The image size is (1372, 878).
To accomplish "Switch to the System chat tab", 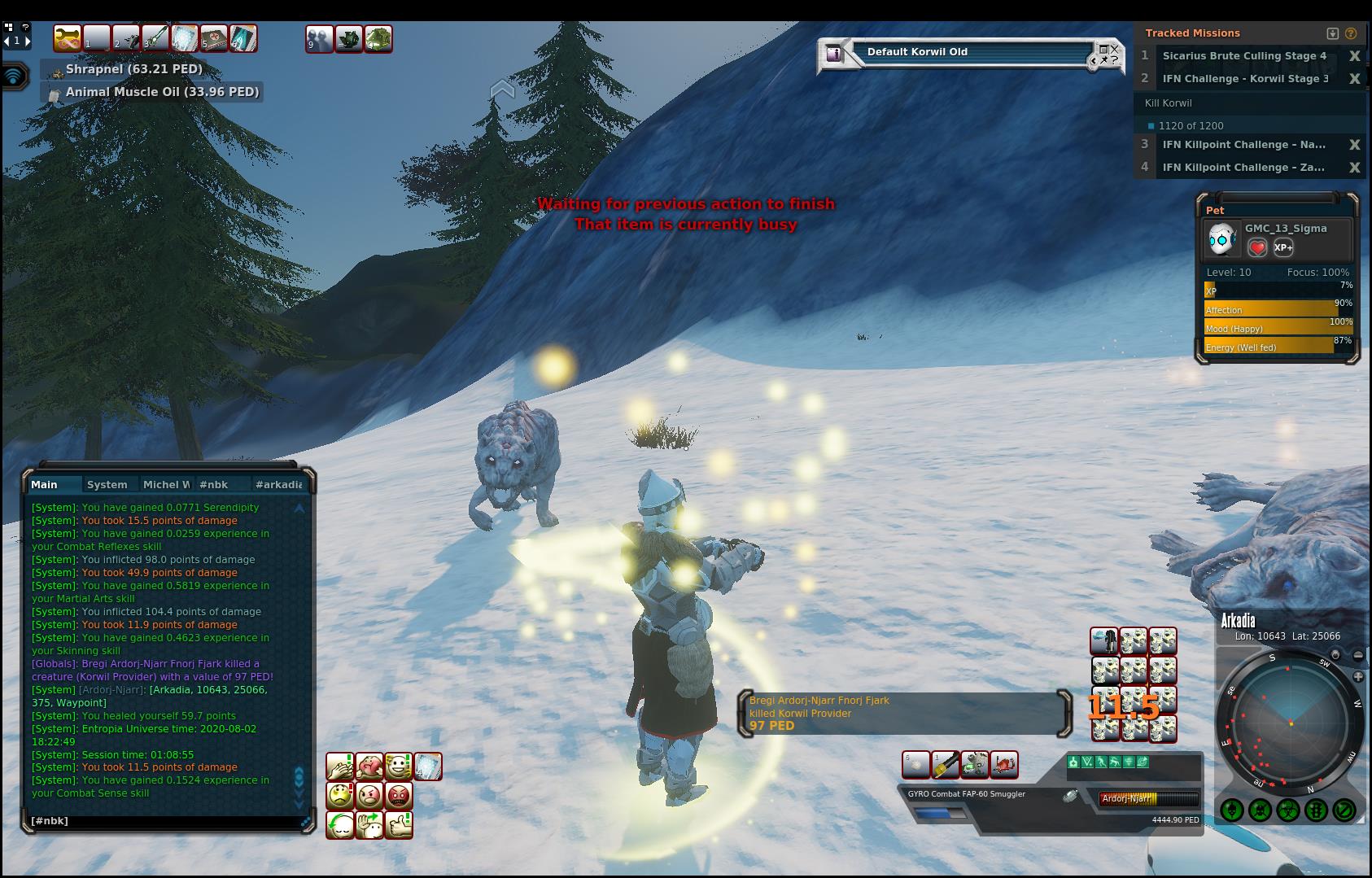I will pos(107,485).
